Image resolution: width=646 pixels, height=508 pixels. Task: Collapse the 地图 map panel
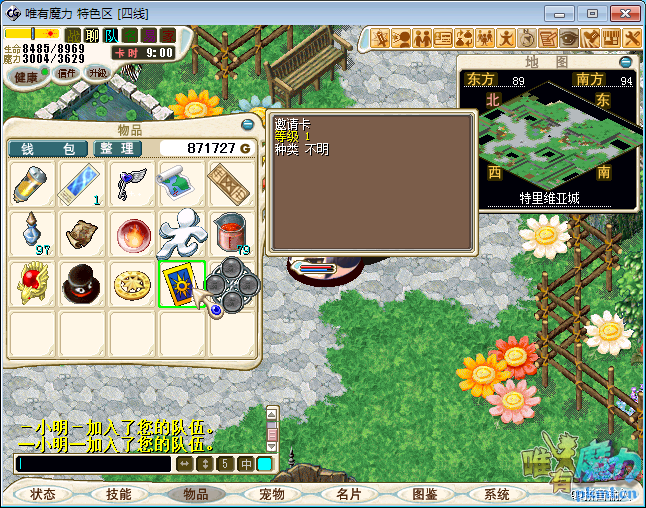tap(626, 62)
